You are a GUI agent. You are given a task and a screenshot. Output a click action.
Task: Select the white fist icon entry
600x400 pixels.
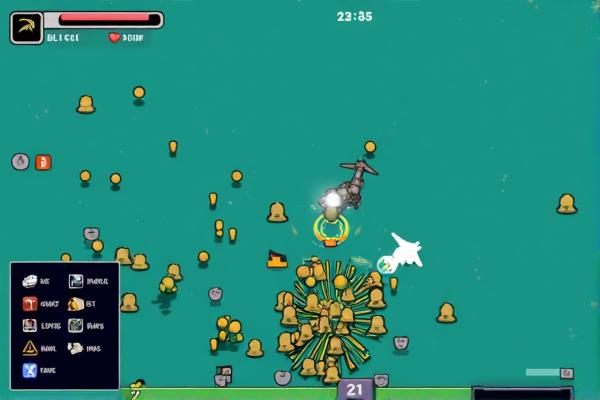pyautogui.click(x=76, y=348)
